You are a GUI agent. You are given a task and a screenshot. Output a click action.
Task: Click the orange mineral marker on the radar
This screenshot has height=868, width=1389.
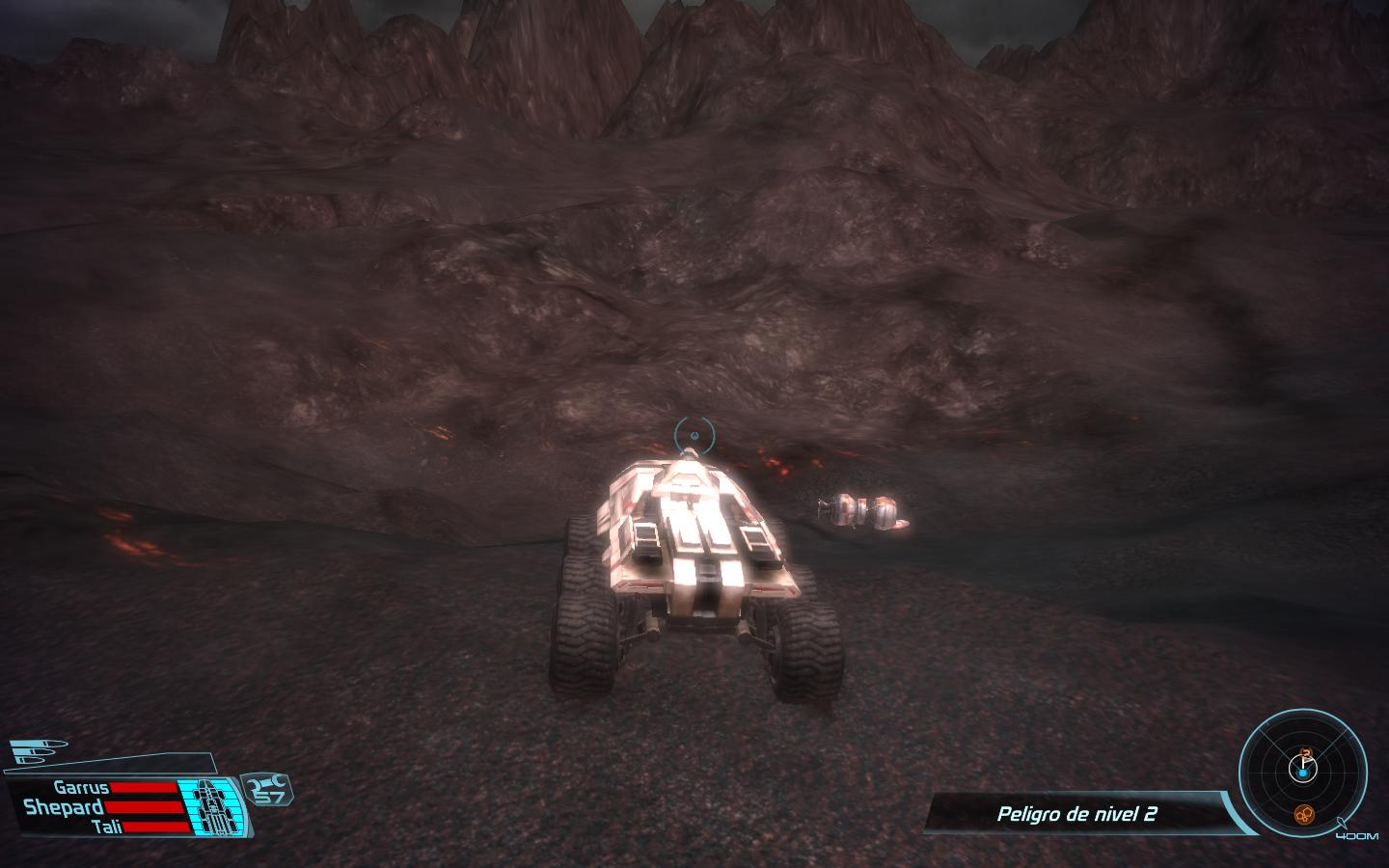click(x=1303, y=815)
